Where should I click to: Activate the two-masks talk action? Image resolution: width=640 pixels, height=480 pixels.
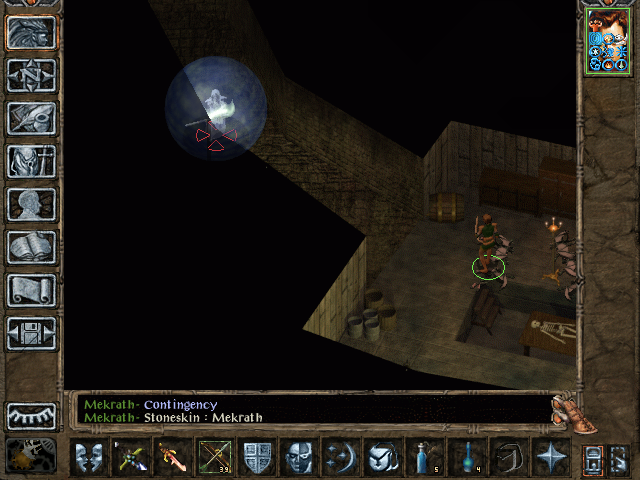coord(88,458)
